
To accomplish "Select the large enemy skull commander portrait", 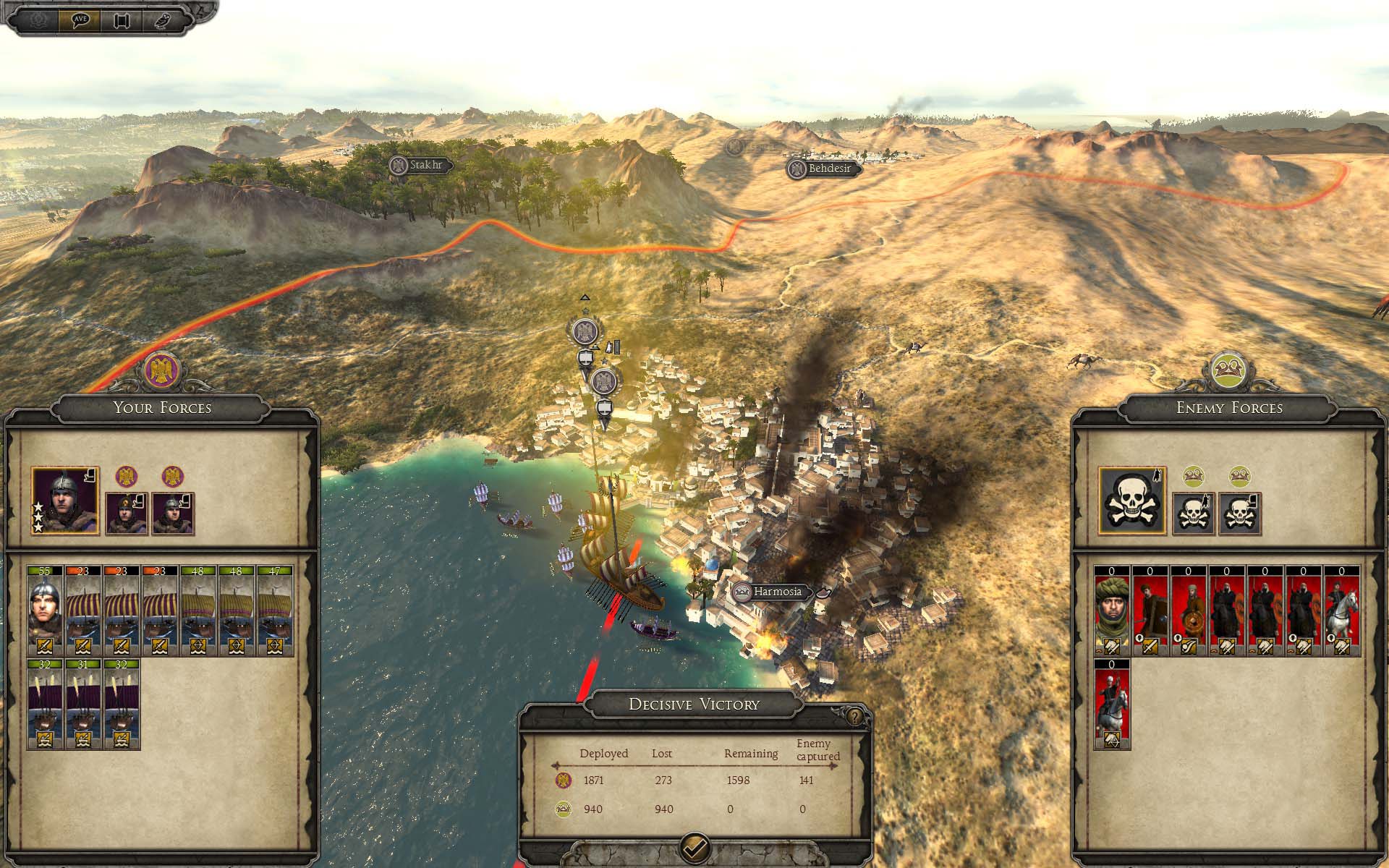I will (1132, 501).
